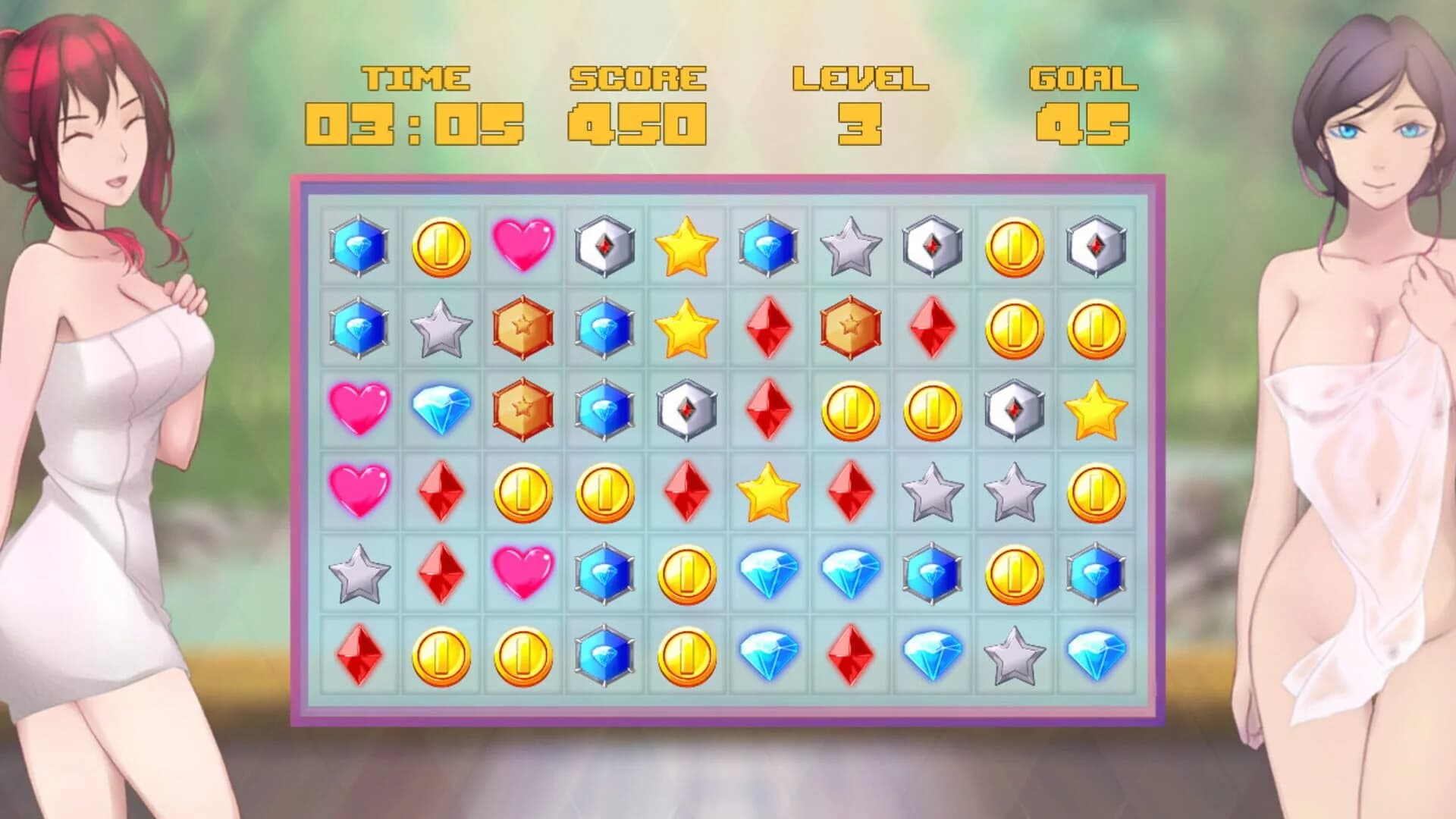Click the gold coin in the center of the bottom row
This screenshot has width=1456, height=819.
coord(685,657)
